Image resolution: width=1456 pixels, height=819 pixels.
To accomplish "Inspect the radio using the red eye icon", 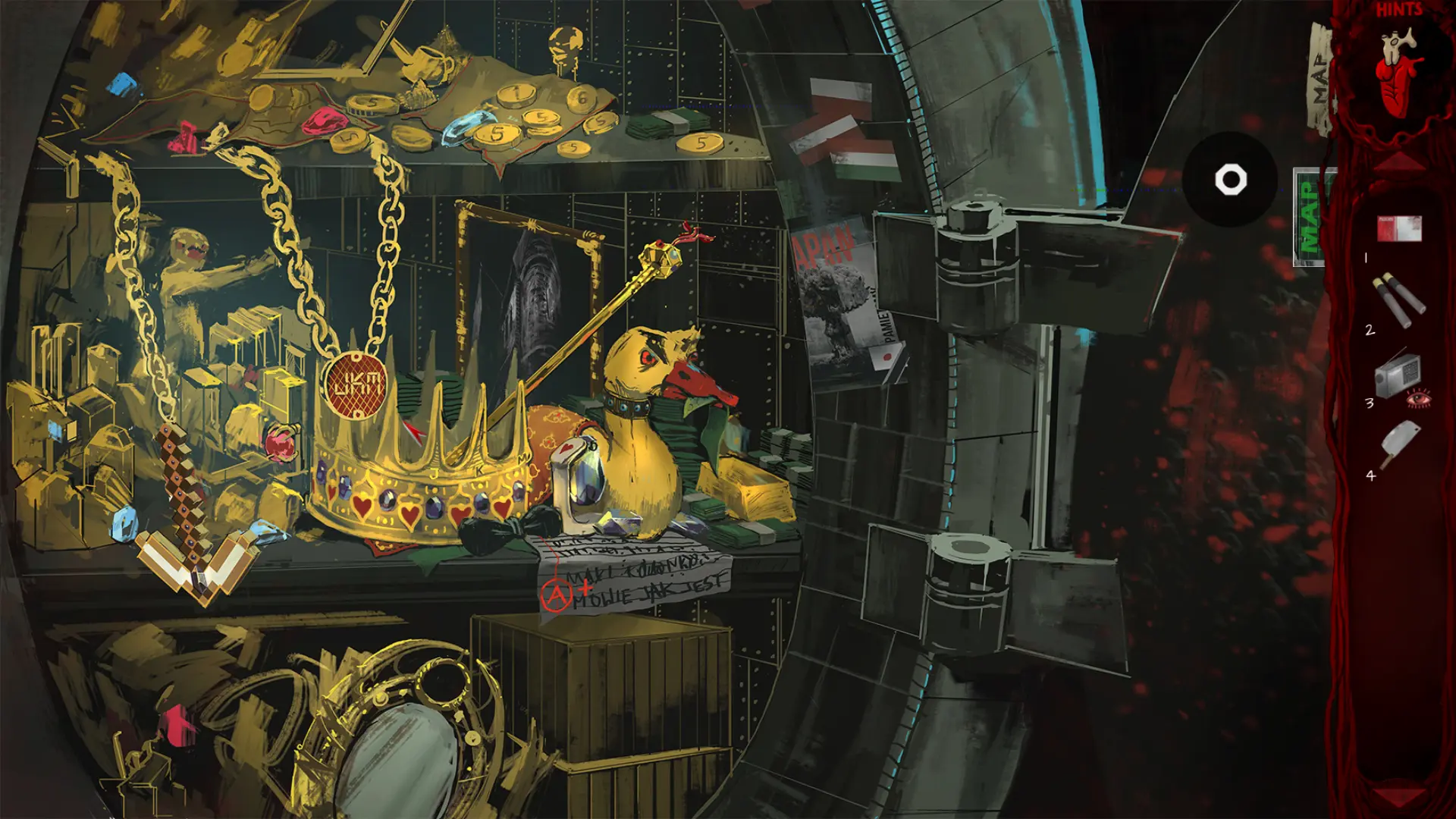I will coord(1418,398).
